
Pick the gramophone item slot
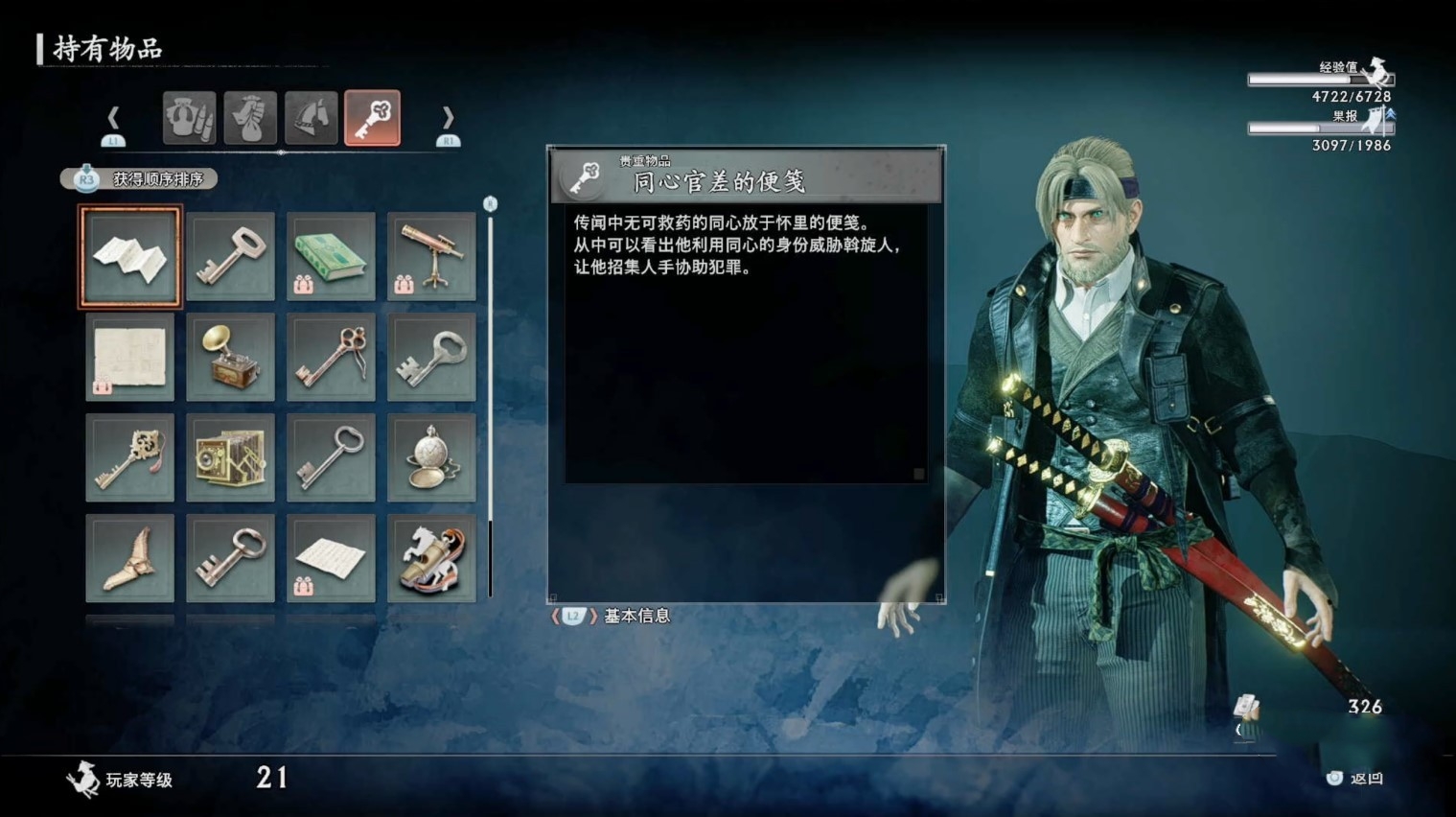[x=230, y=358]
